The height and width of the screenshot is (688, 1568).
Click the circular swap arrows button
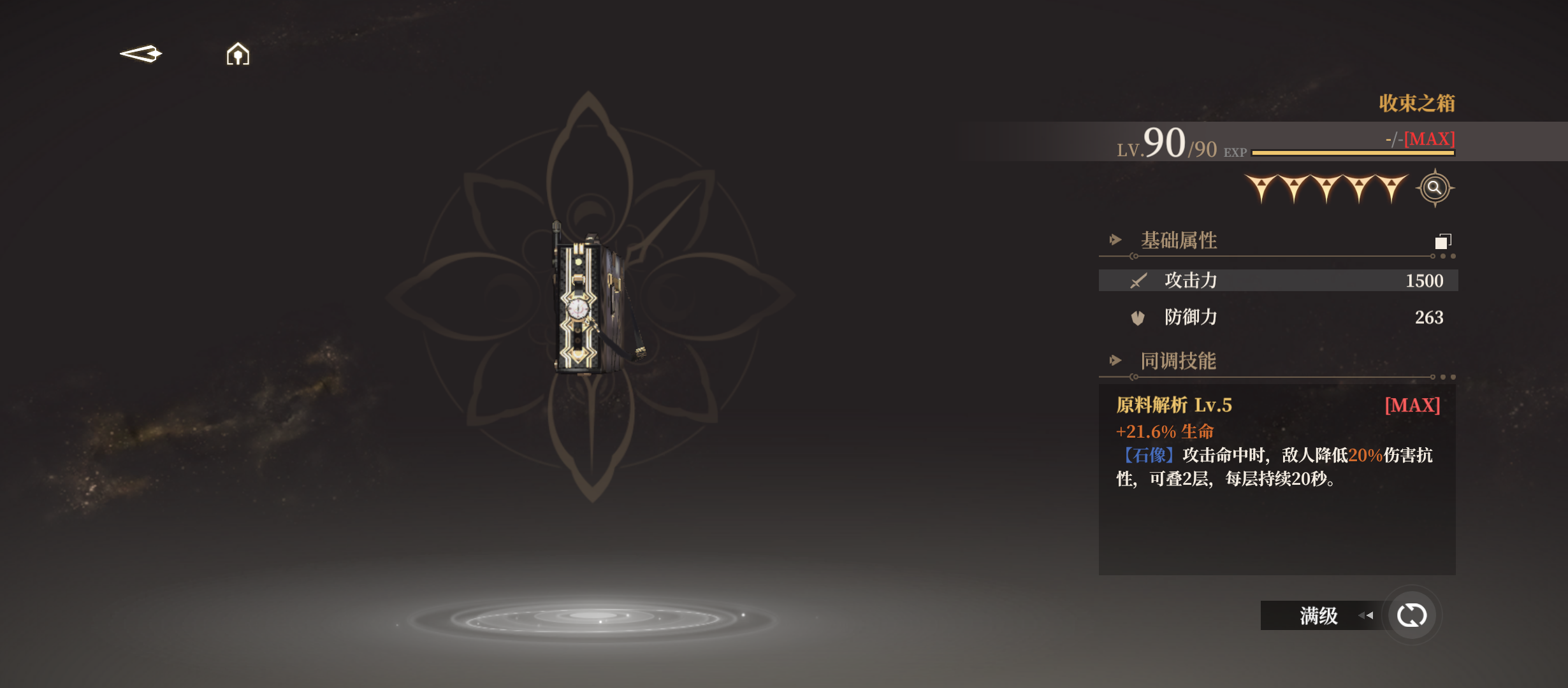(x=1411, y=615)
